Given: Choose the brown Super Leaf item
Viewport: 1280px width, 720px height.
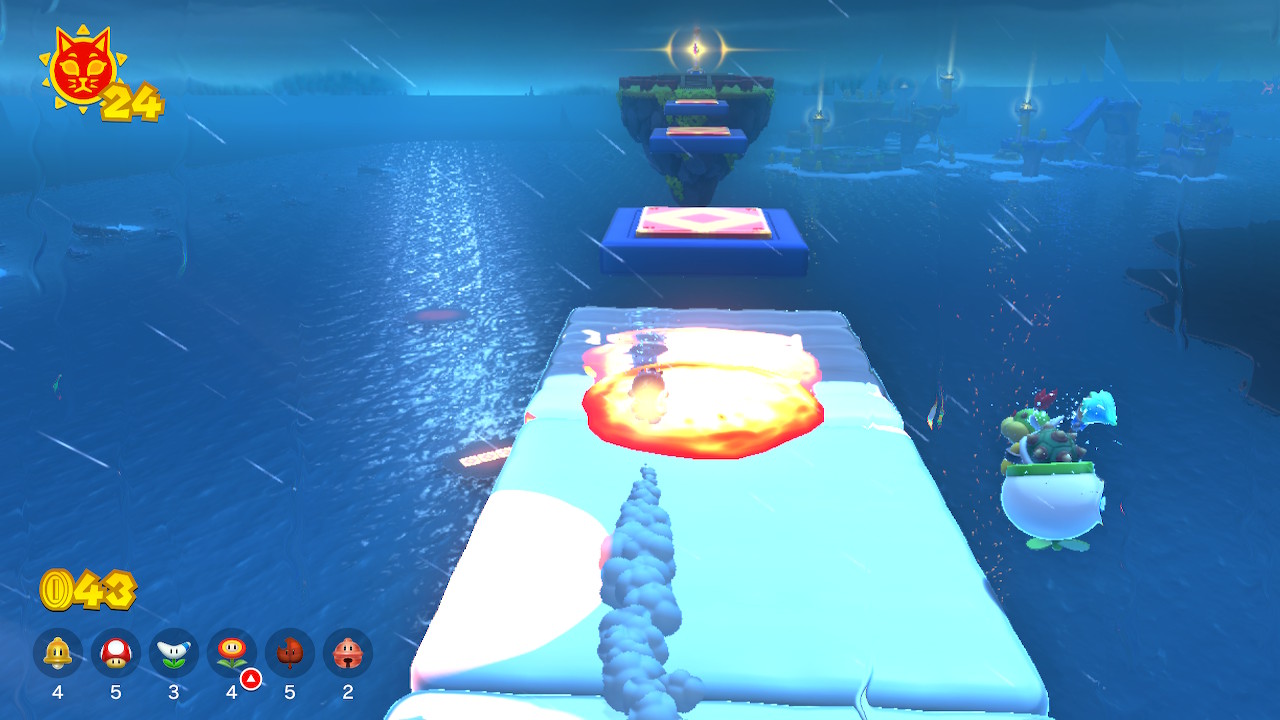Looking at the screenshot, I should (290, 653).
